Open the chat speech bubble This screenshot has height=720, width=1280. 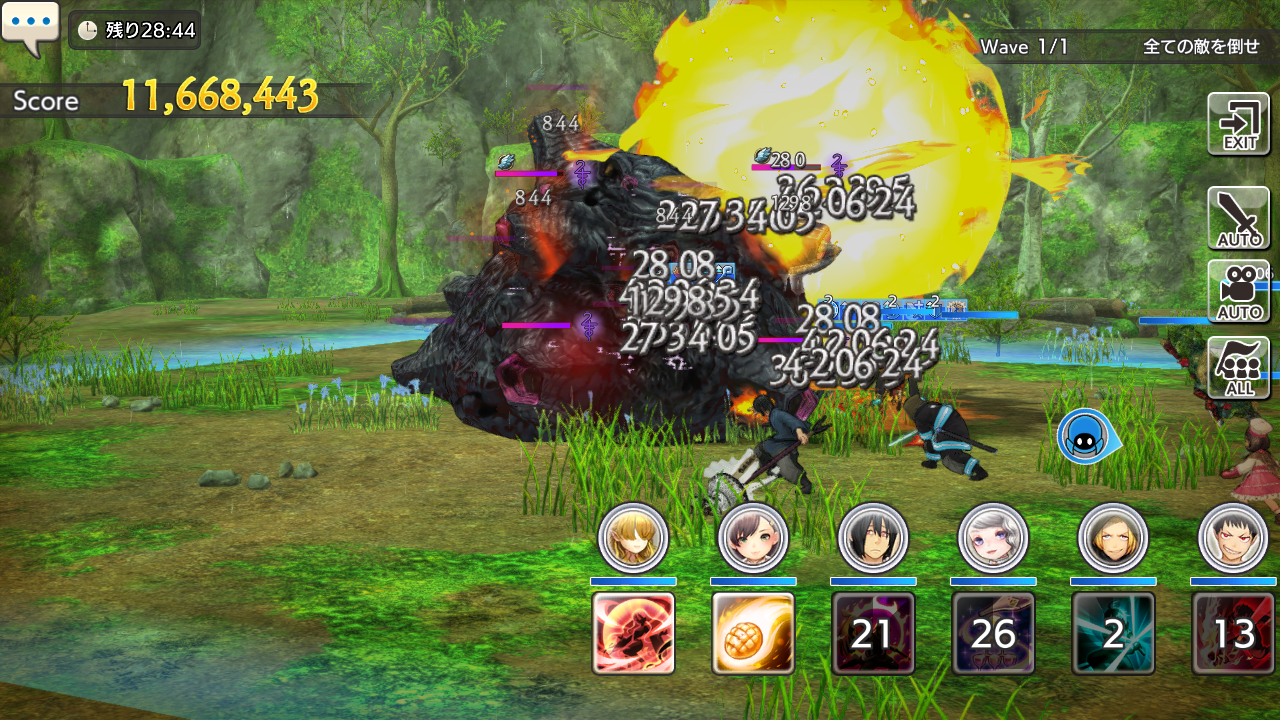31,28
